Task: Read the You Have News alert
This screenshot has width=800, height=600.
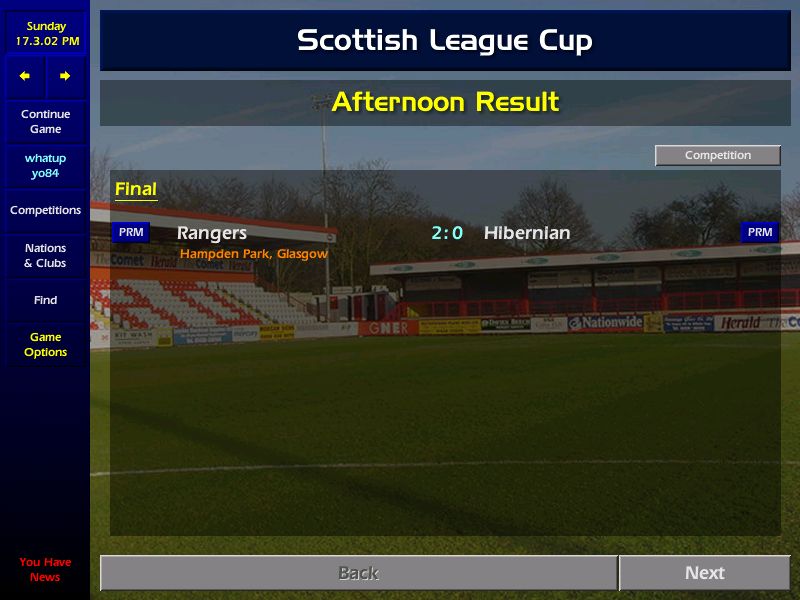Action: pos(45,569)
